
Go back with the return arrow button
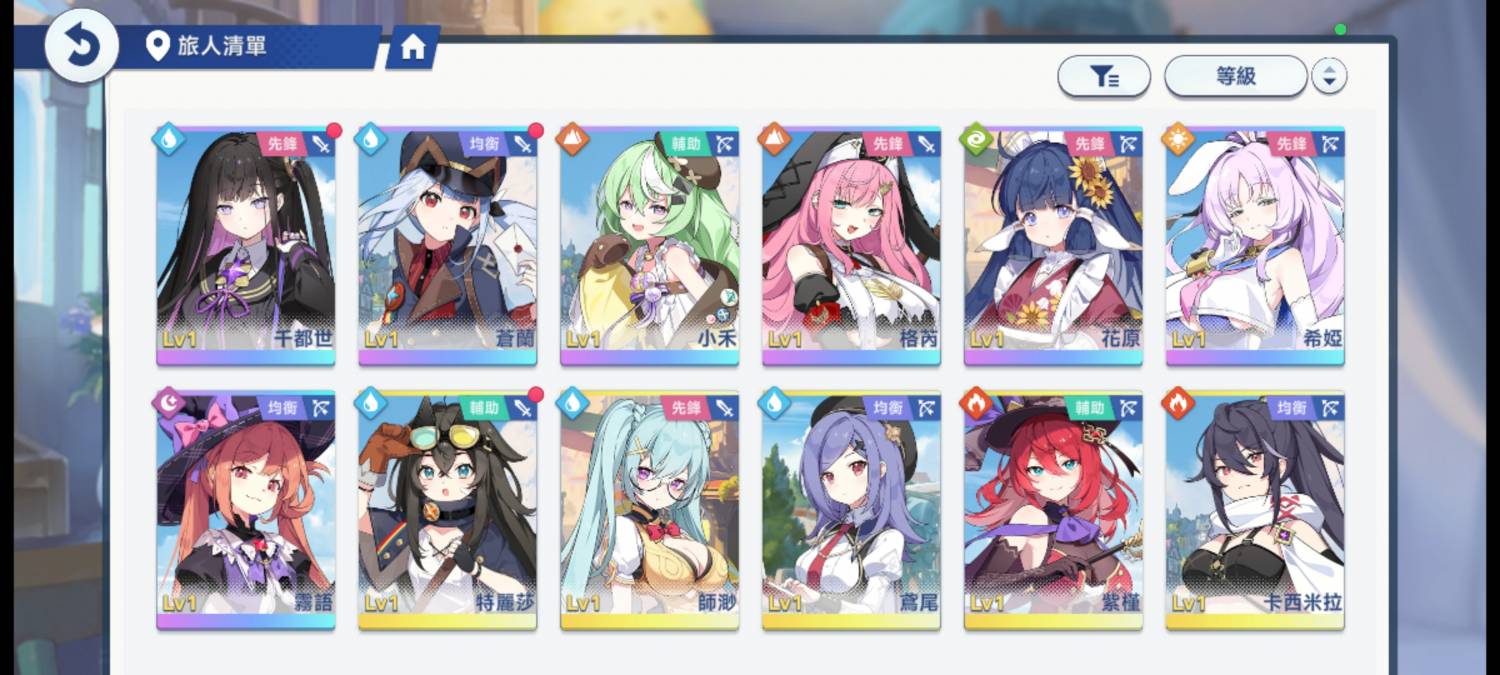coord(82,45)
